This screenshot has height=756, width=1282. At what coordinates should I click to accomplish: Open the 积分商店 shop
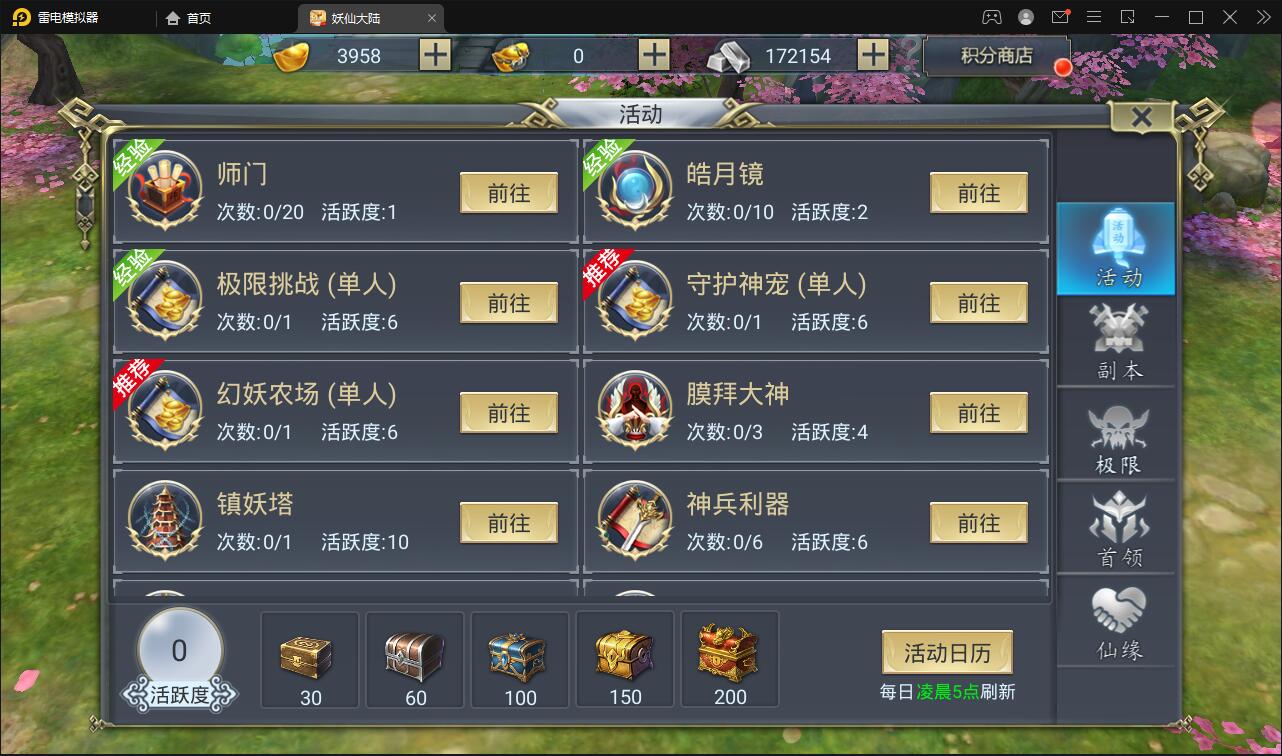click(x=997, y=56)
